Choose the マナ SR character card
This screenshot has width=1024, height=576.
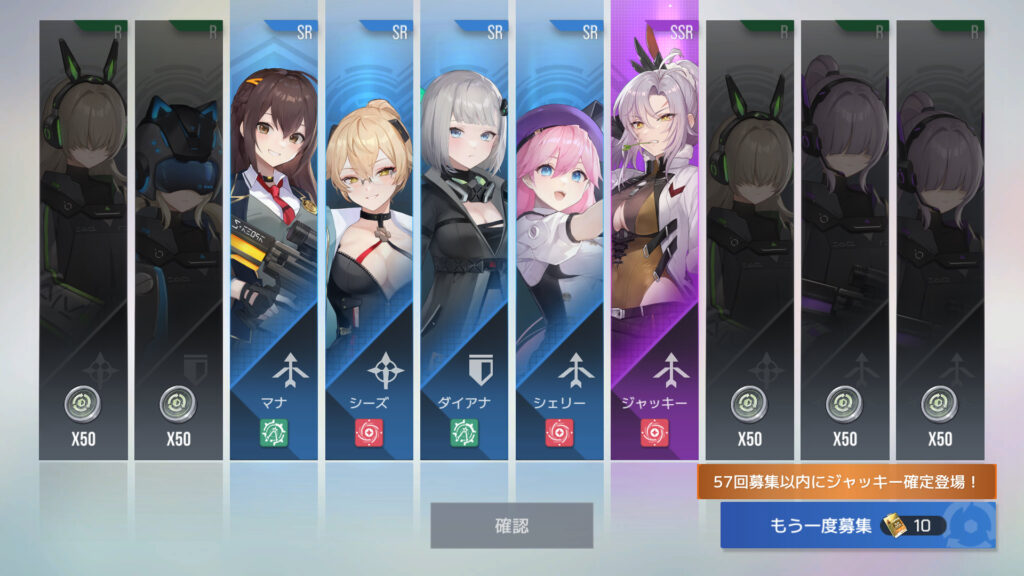point(273,240)
